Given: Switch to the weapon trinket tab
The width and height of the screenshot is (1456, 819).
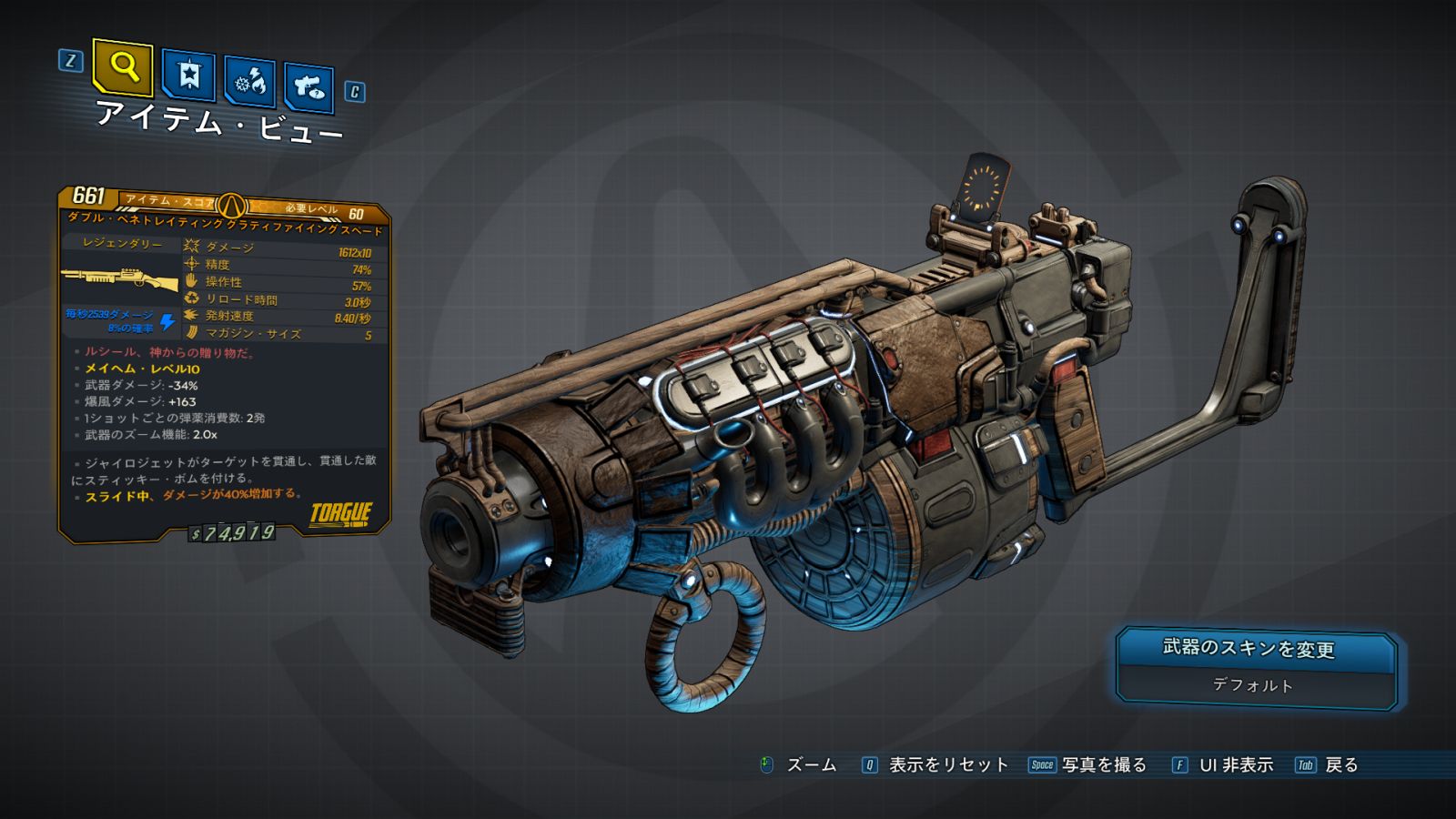Looking at the screenshot, I should (308, 87).
